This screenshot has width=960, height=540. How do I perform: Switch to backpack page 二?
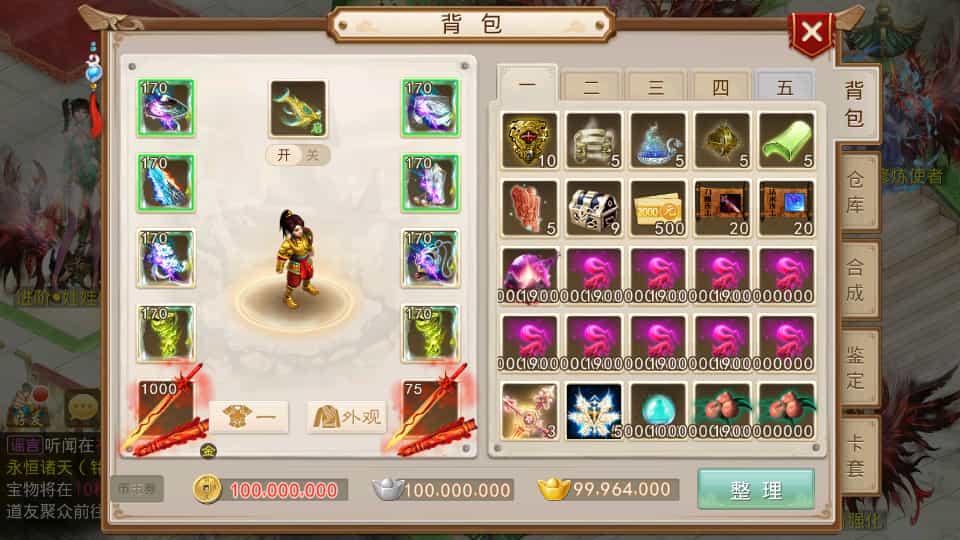[591, 88]
